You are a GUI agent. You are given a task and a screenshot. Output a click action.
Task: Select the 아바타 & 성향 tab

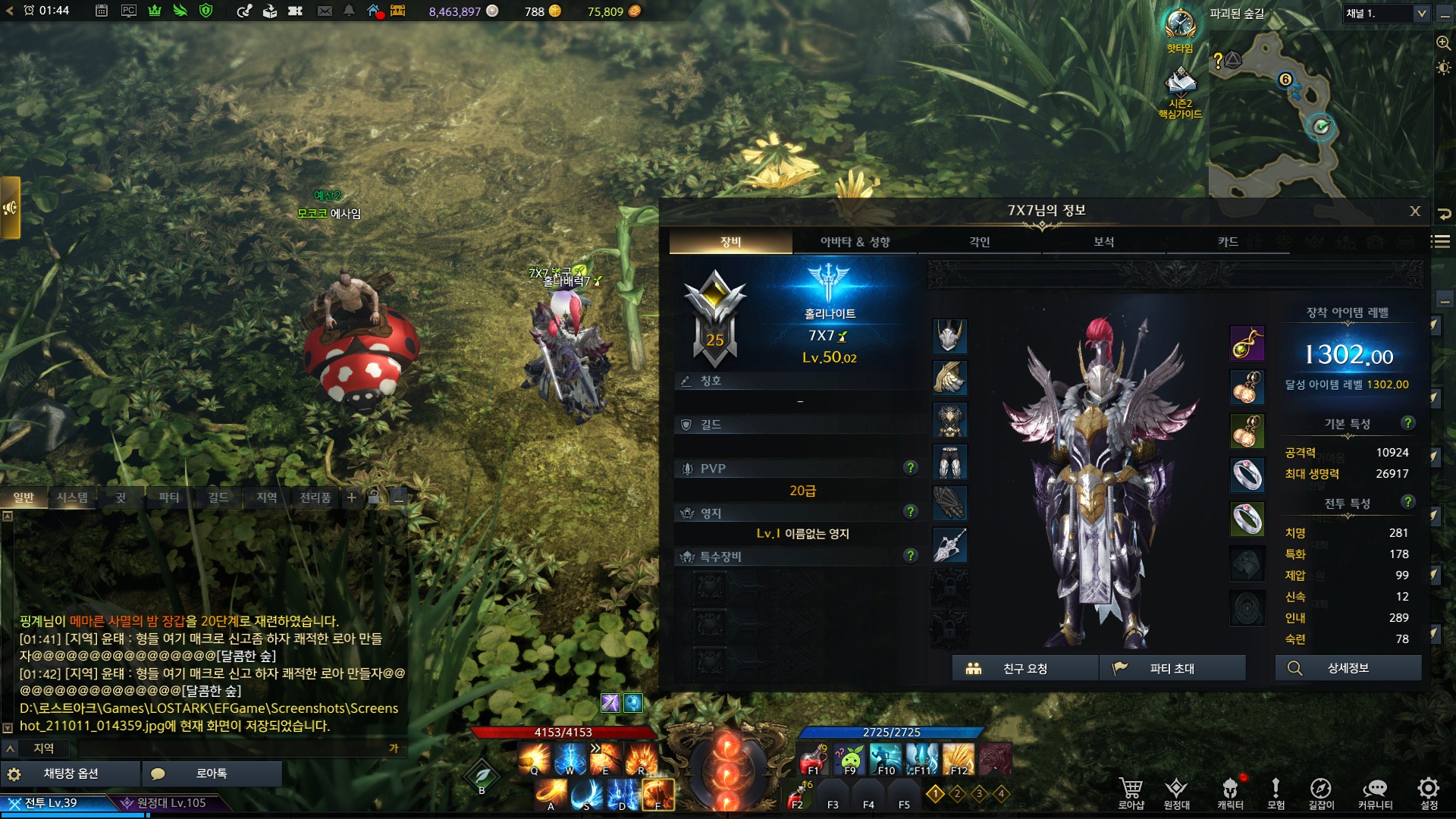(855, 242)
